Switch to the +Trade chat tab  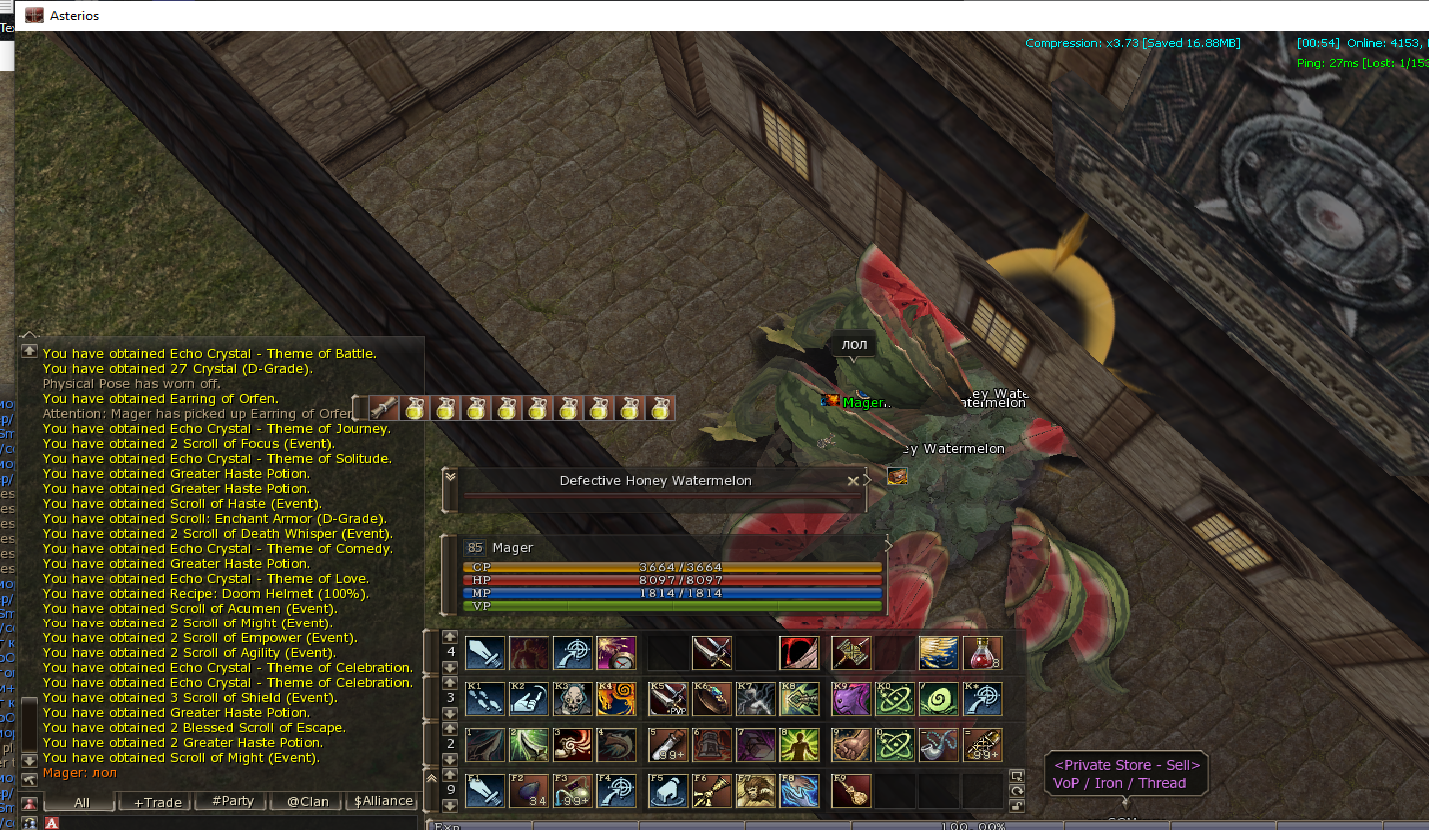point(156,801)
